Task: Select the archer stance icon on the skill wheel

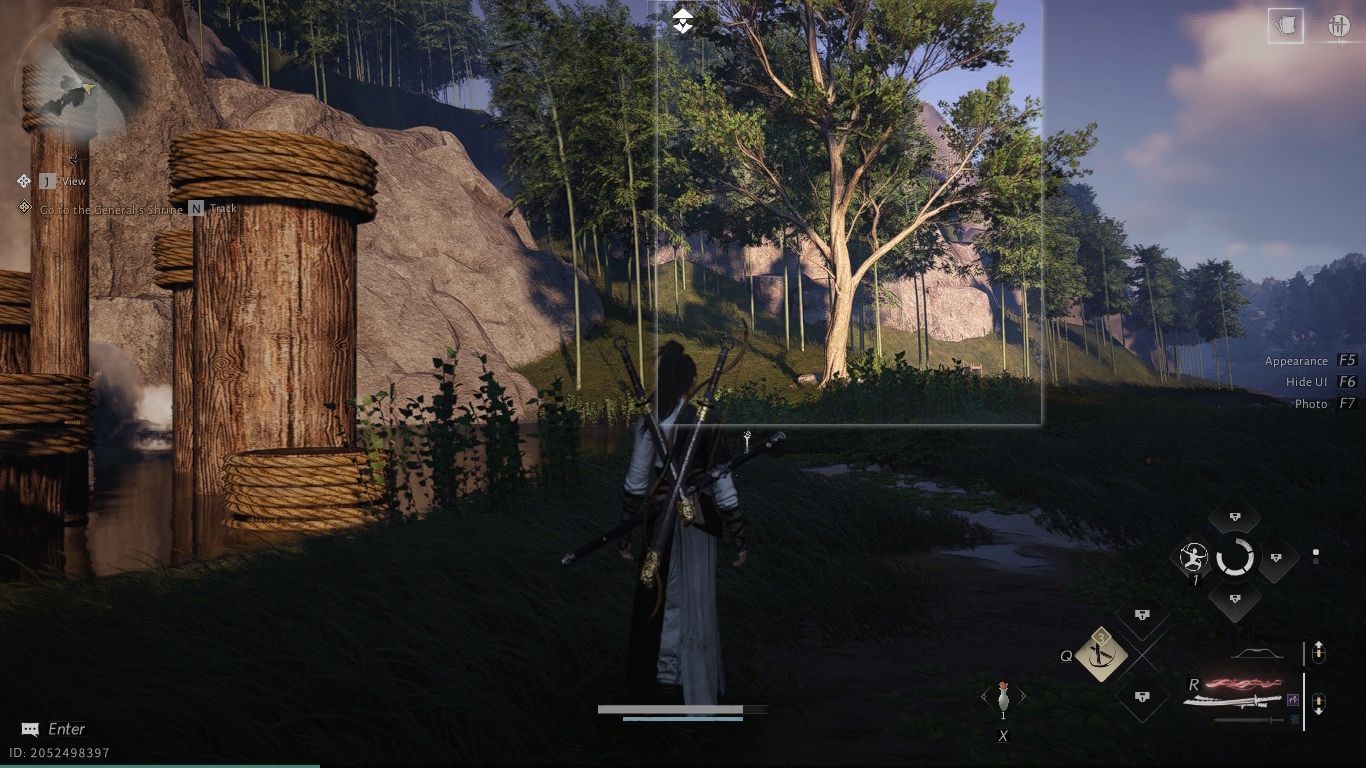Action: (x=1192, y=558)
